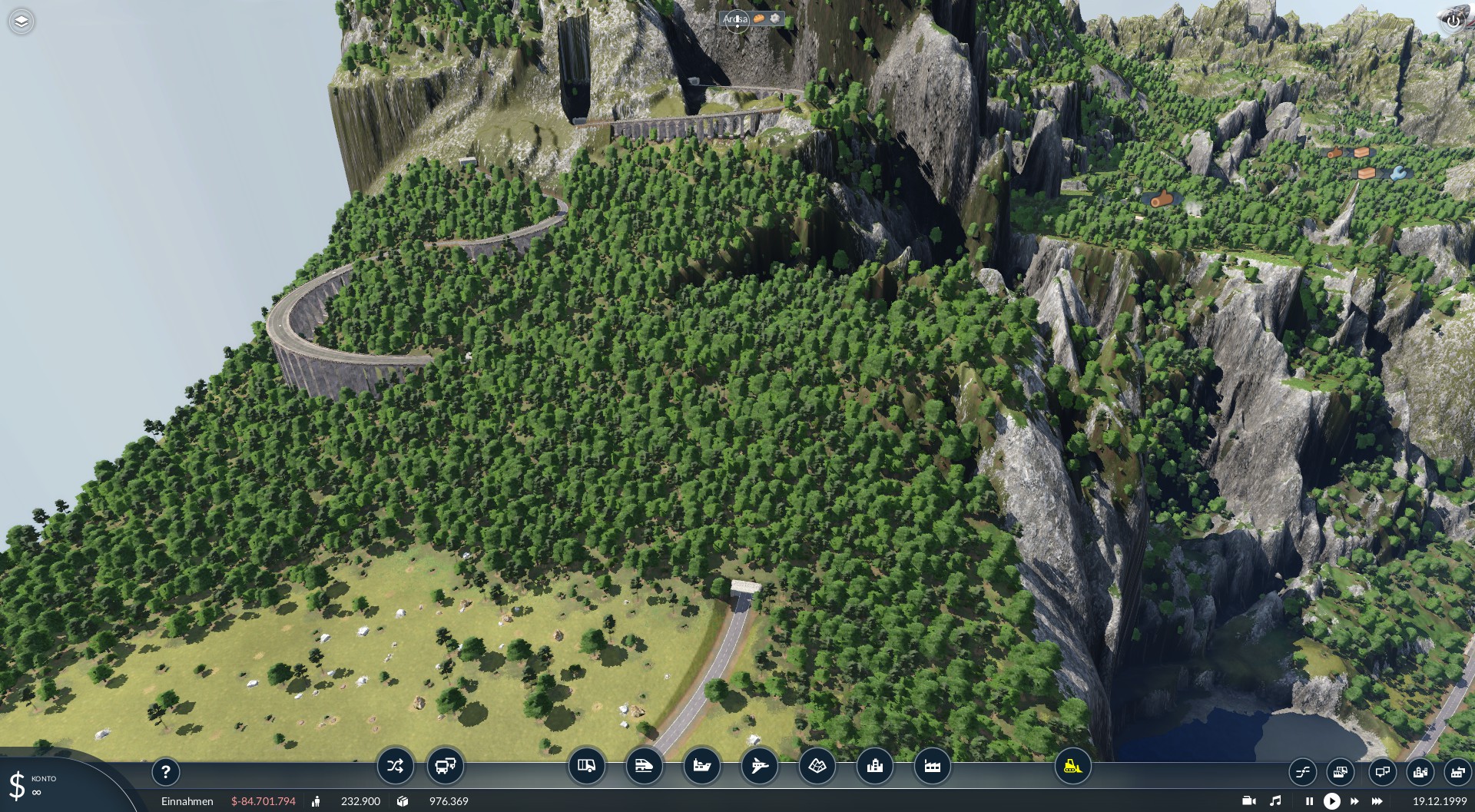Open the power/game menu button
The image size is (1475, 812).
tap(1453, 22)
